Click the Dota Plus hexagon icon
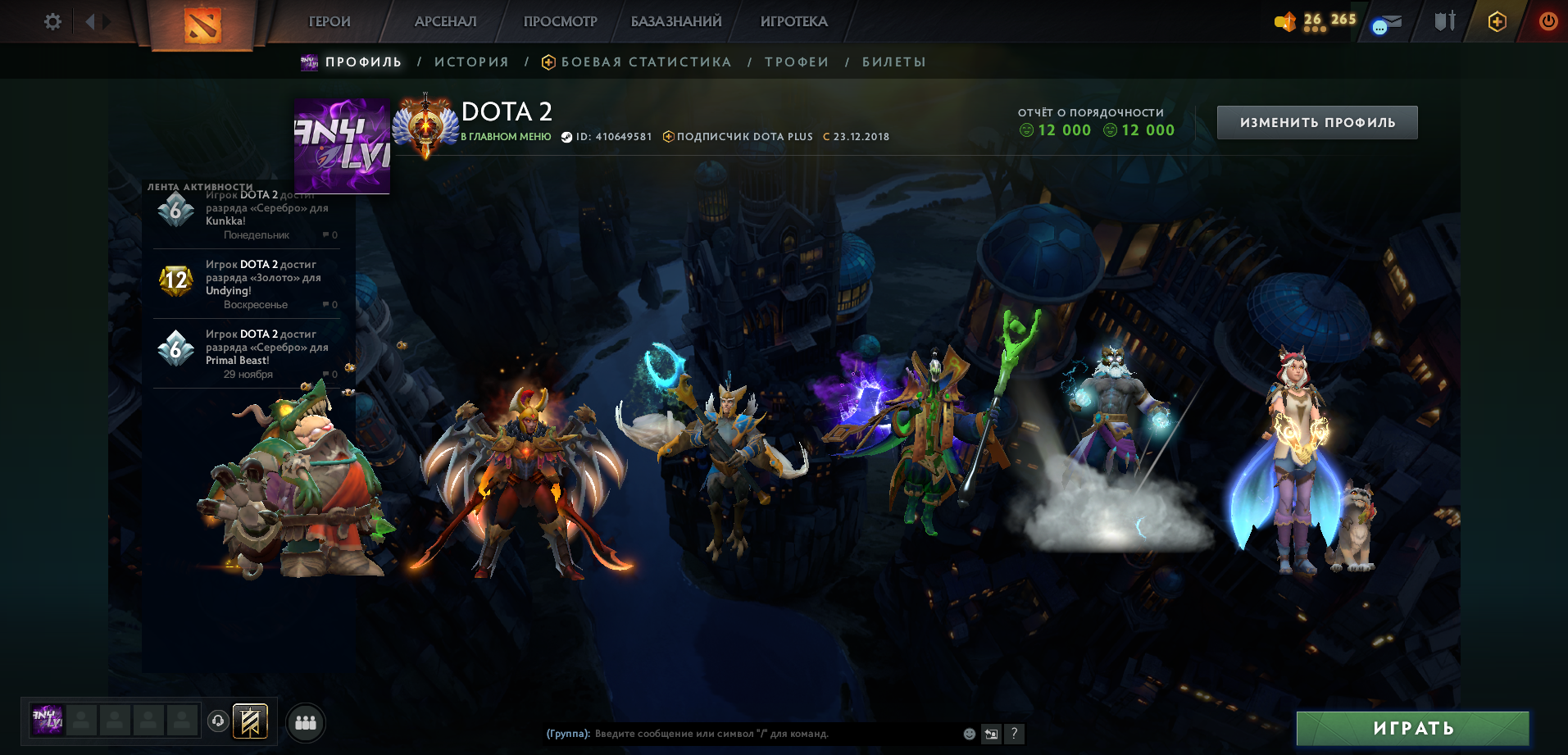This screenshot has height=755, width=1568. 1497,22
